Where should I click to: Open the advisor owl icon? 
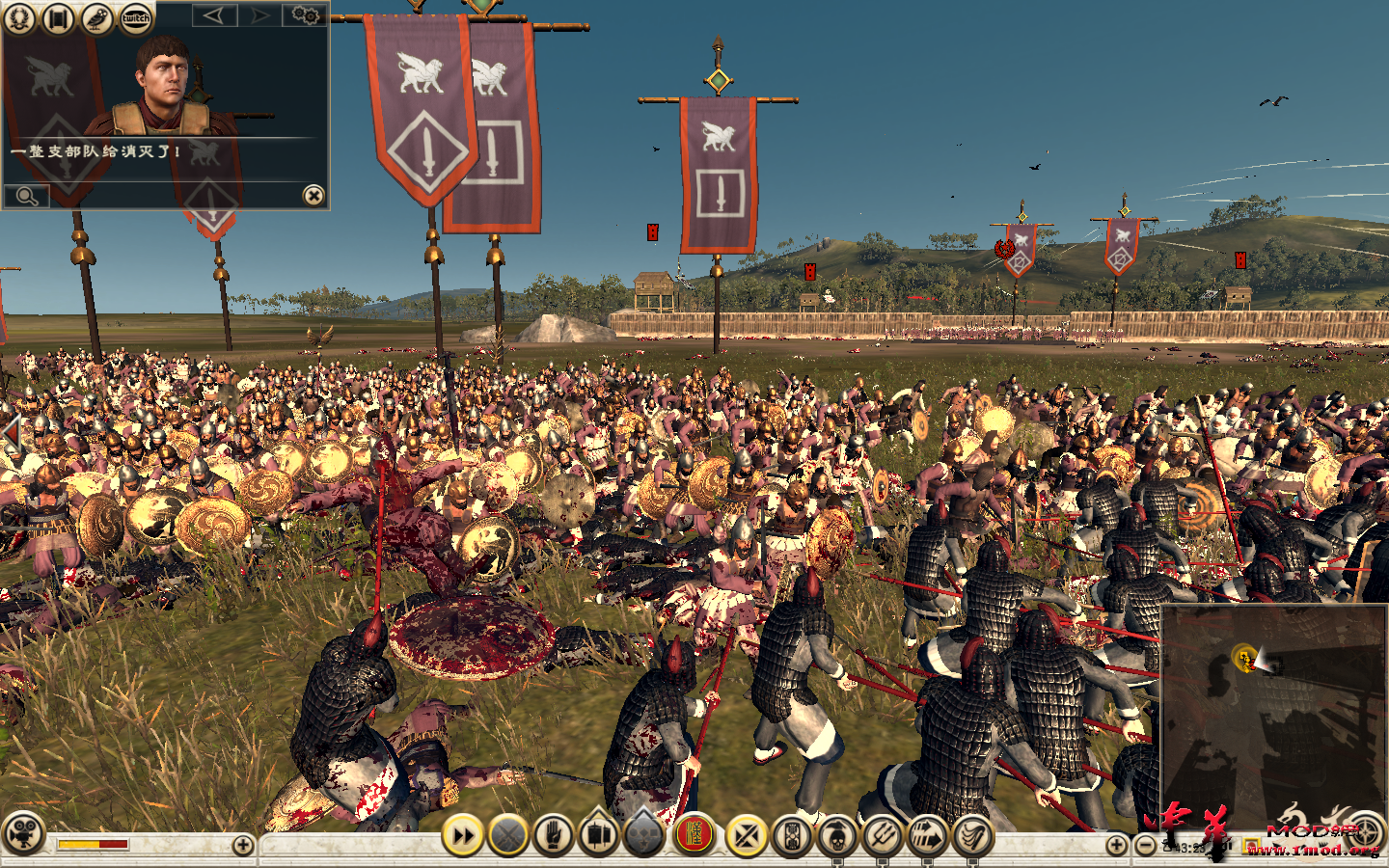coord(95,17)
